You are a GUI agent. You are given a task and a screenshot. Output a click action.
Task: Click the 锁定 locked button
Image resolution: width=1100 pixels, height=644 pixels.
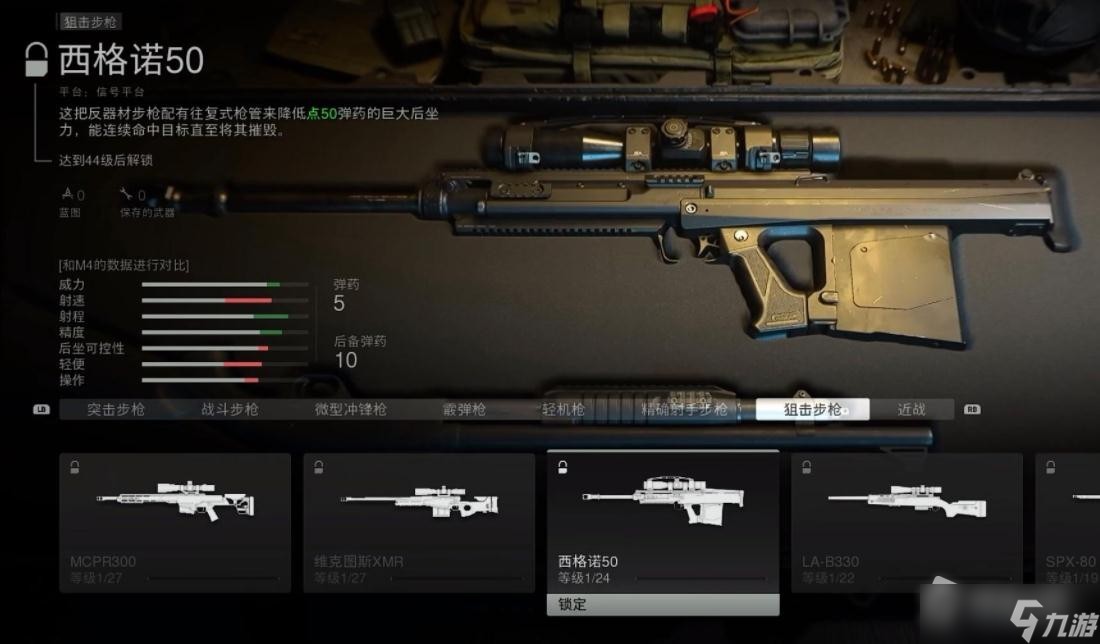click(x=663, y=605)
